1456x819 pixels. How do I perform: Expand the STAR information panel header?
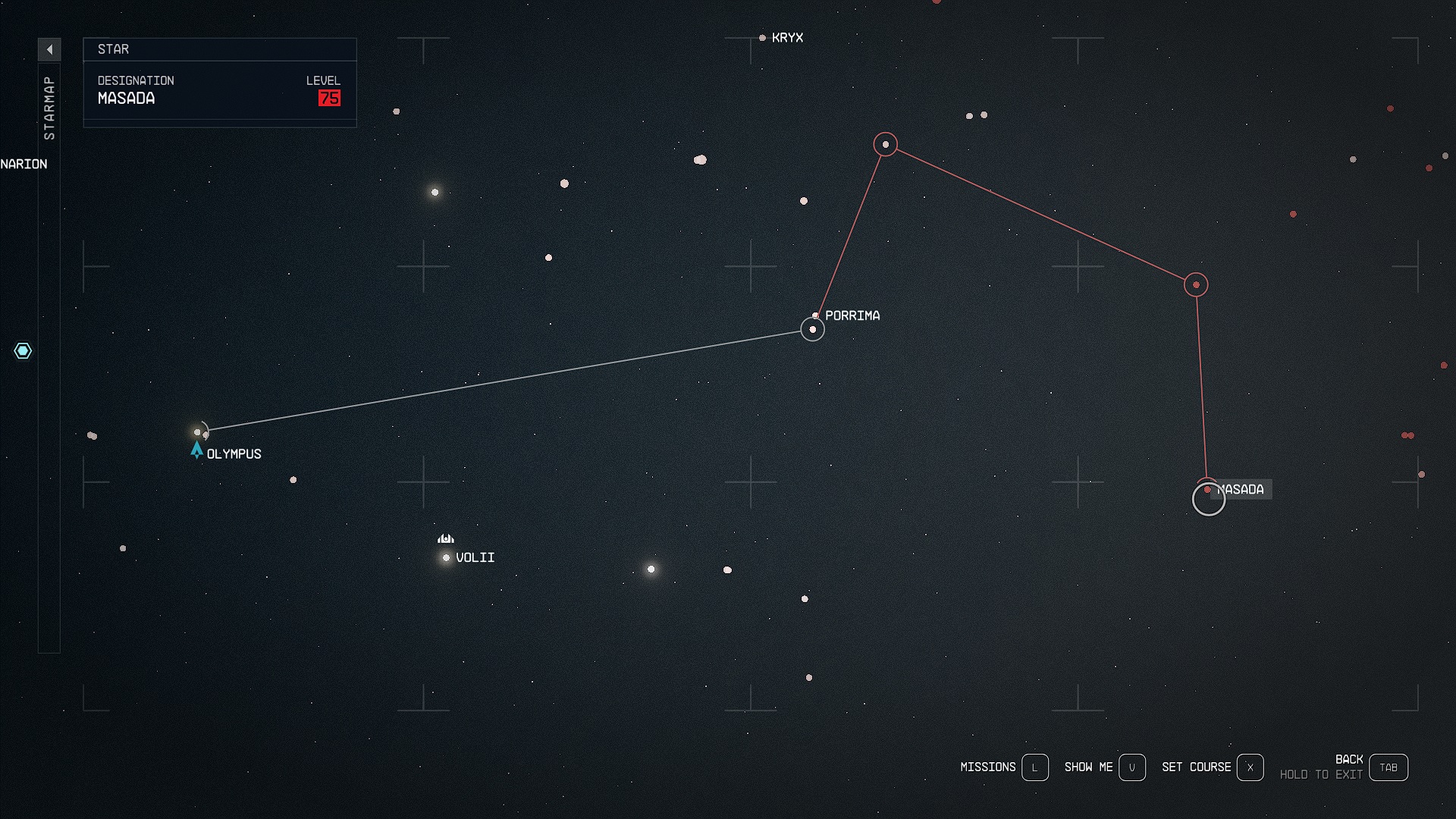[x=220, y=49]
